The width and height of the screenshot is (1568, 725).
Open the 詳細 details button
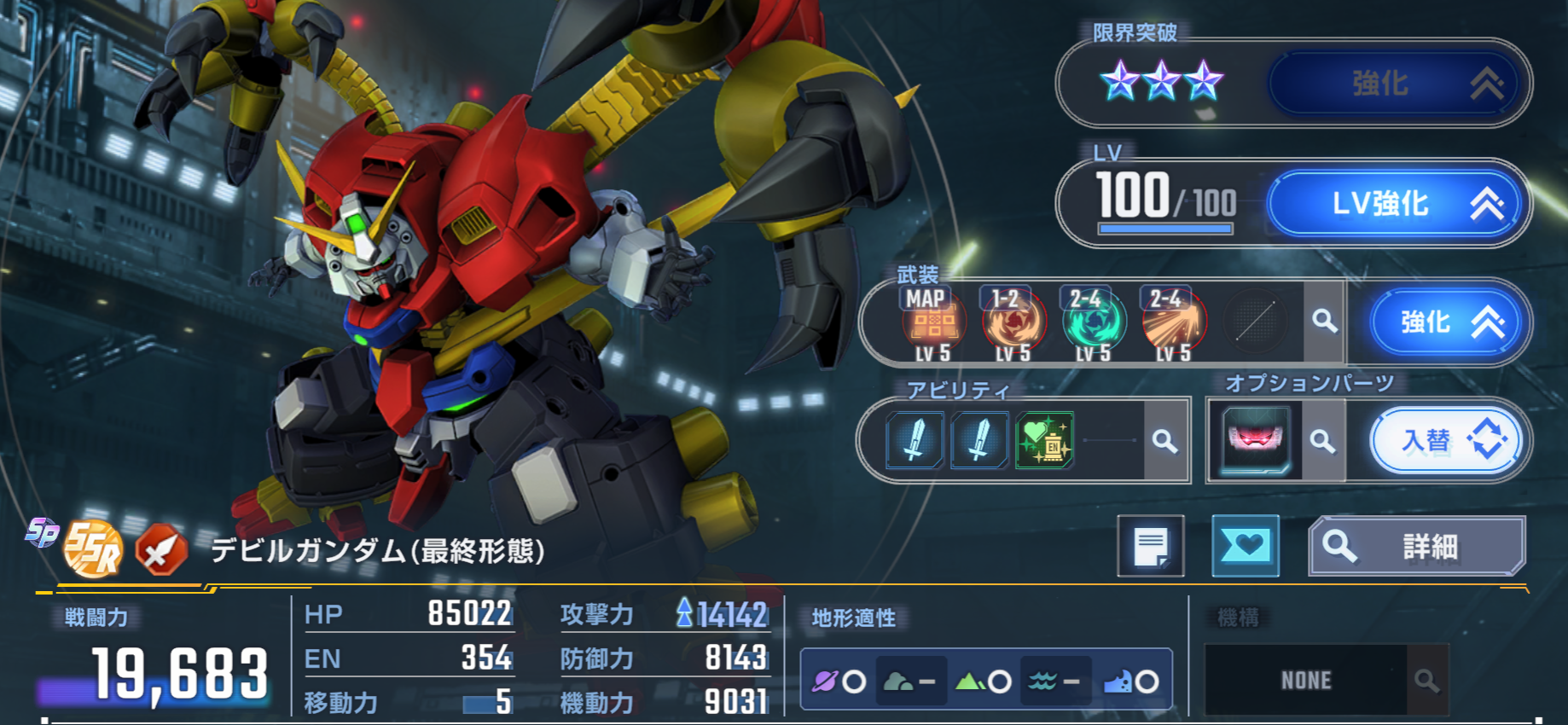[1416, 546]
